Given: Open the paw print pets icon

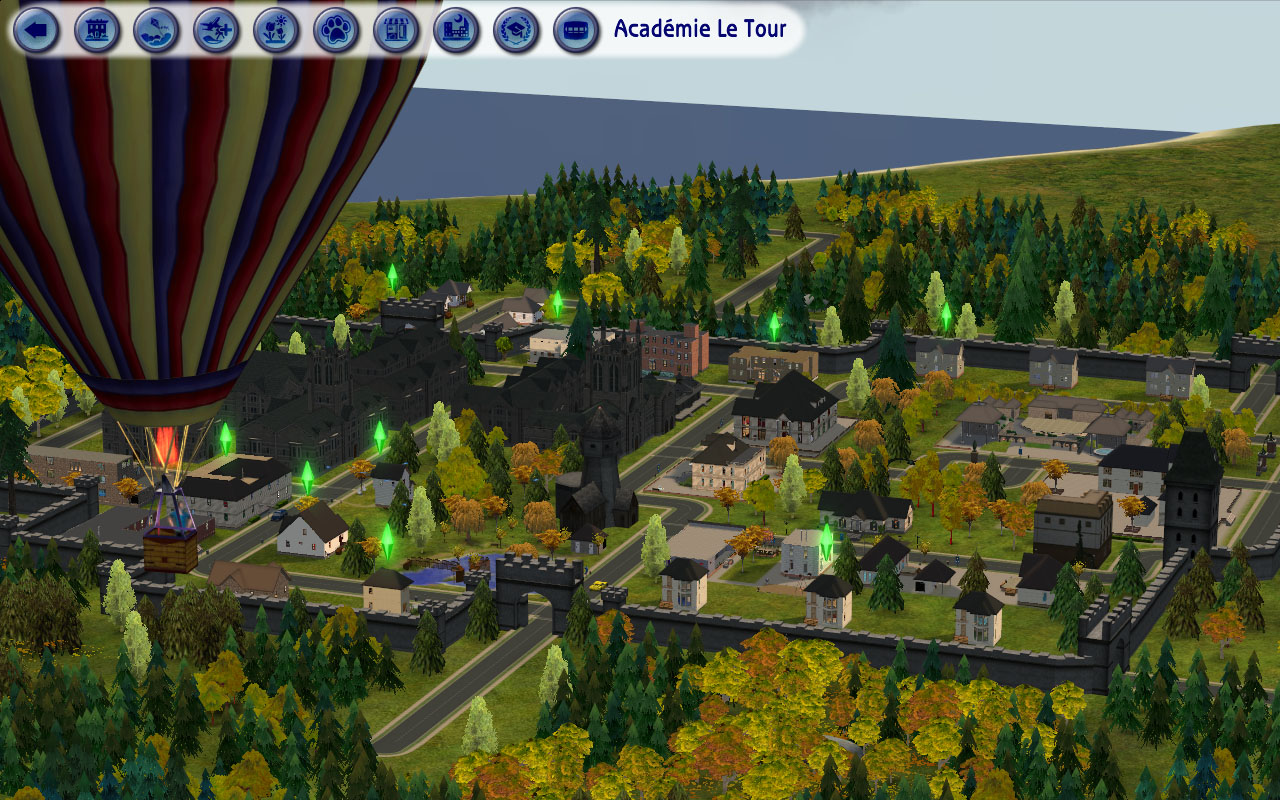Looking at the screenshot, I should 336,30.
